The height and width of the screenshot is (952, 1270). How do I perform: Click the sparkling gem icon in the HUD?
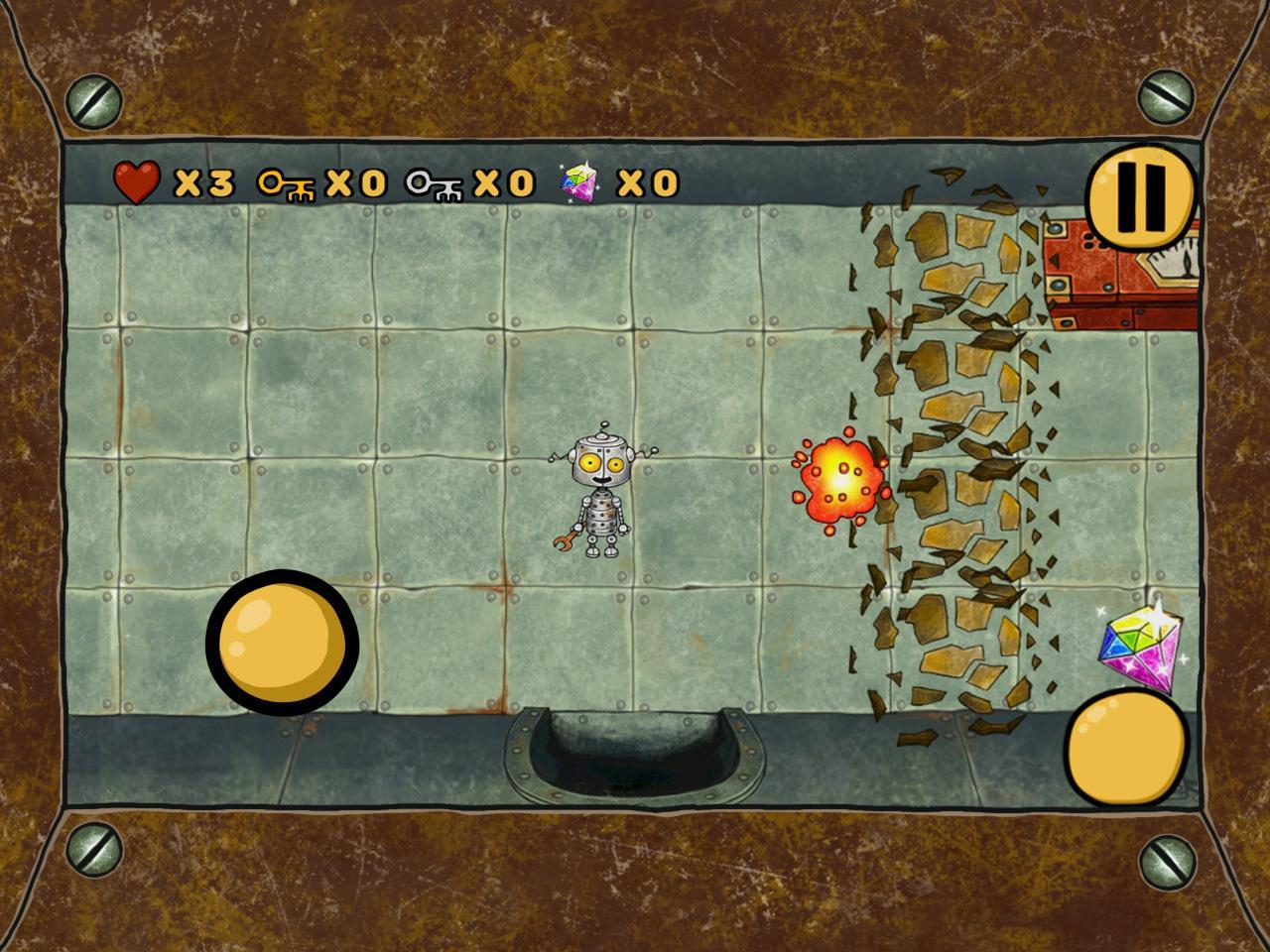pyautogui.click(x=580, y=180)
